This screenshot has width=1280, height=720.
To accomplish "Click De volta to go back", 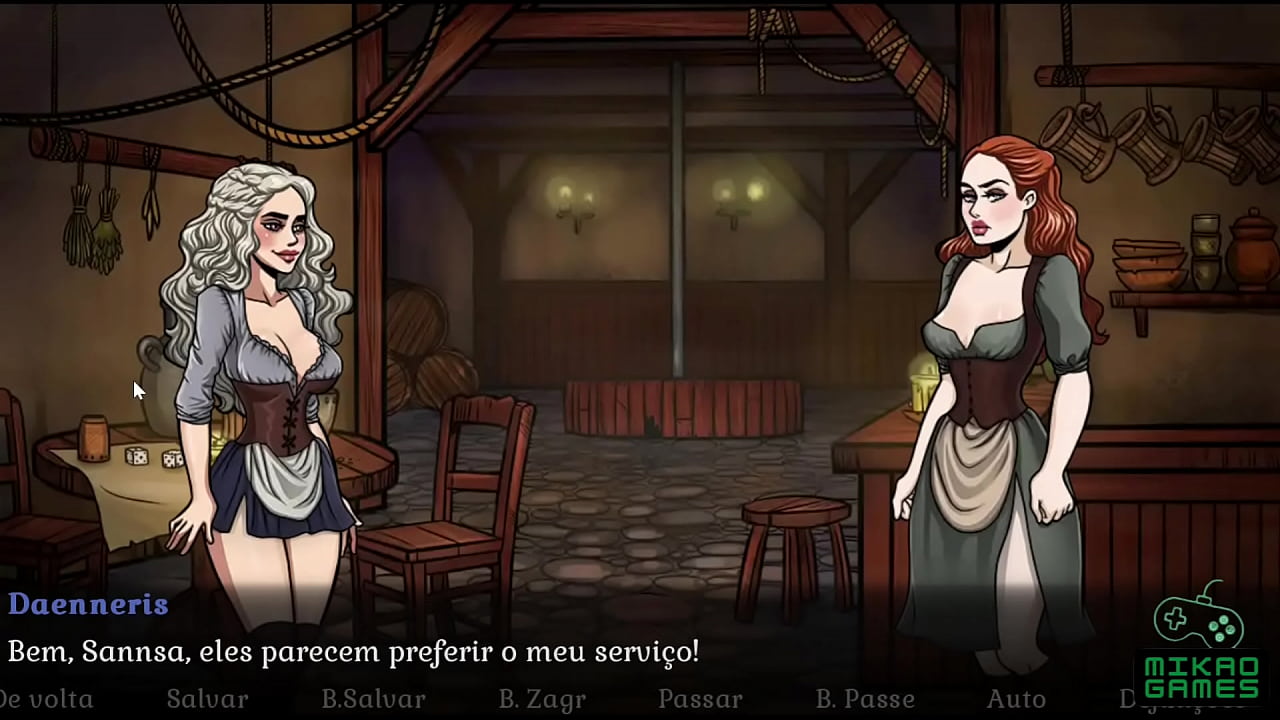I will [x=47, y=698].
